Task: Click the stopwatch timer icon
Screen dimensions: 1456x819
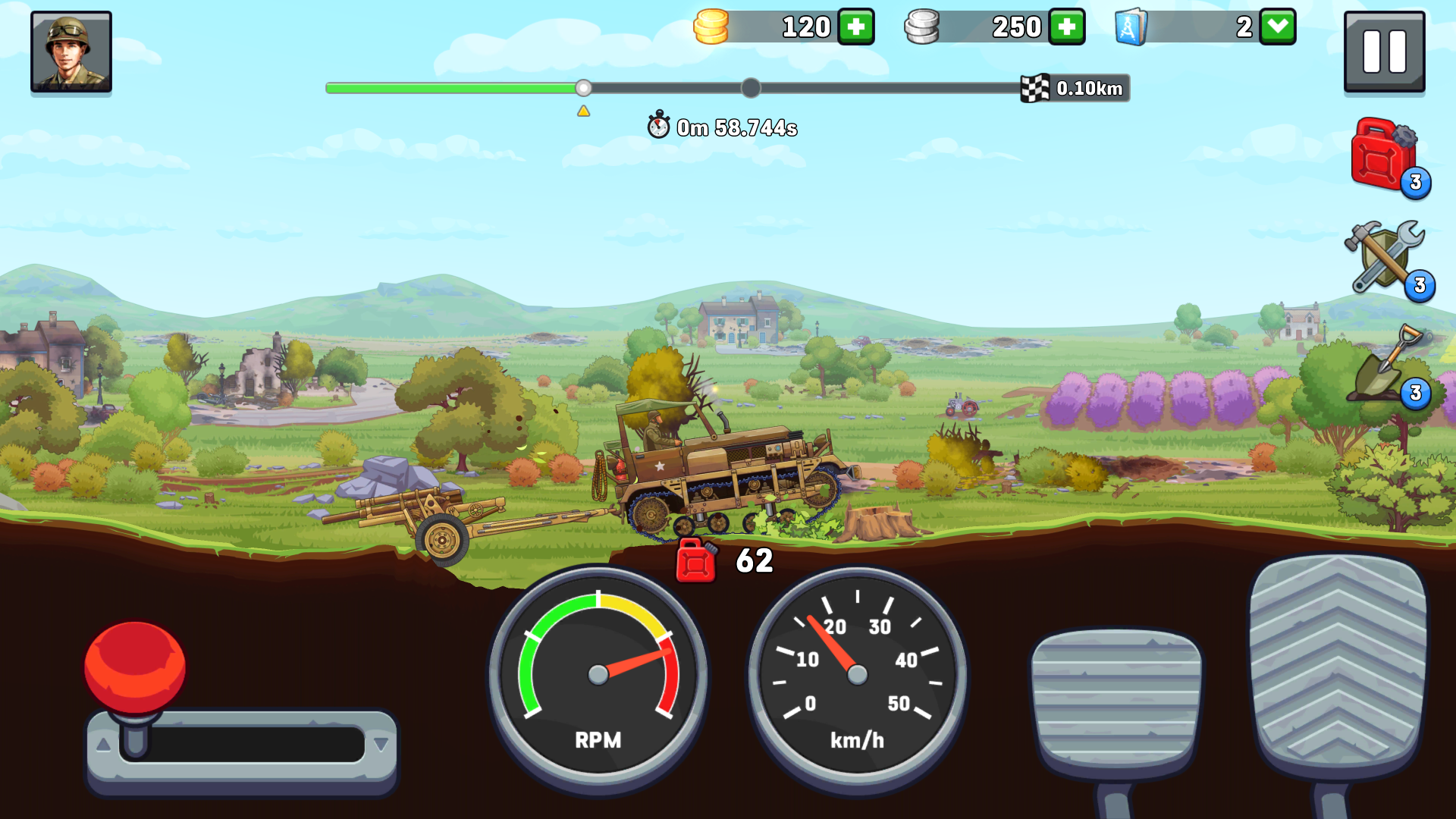Action: pyautogui.click(x=659, y=127)
